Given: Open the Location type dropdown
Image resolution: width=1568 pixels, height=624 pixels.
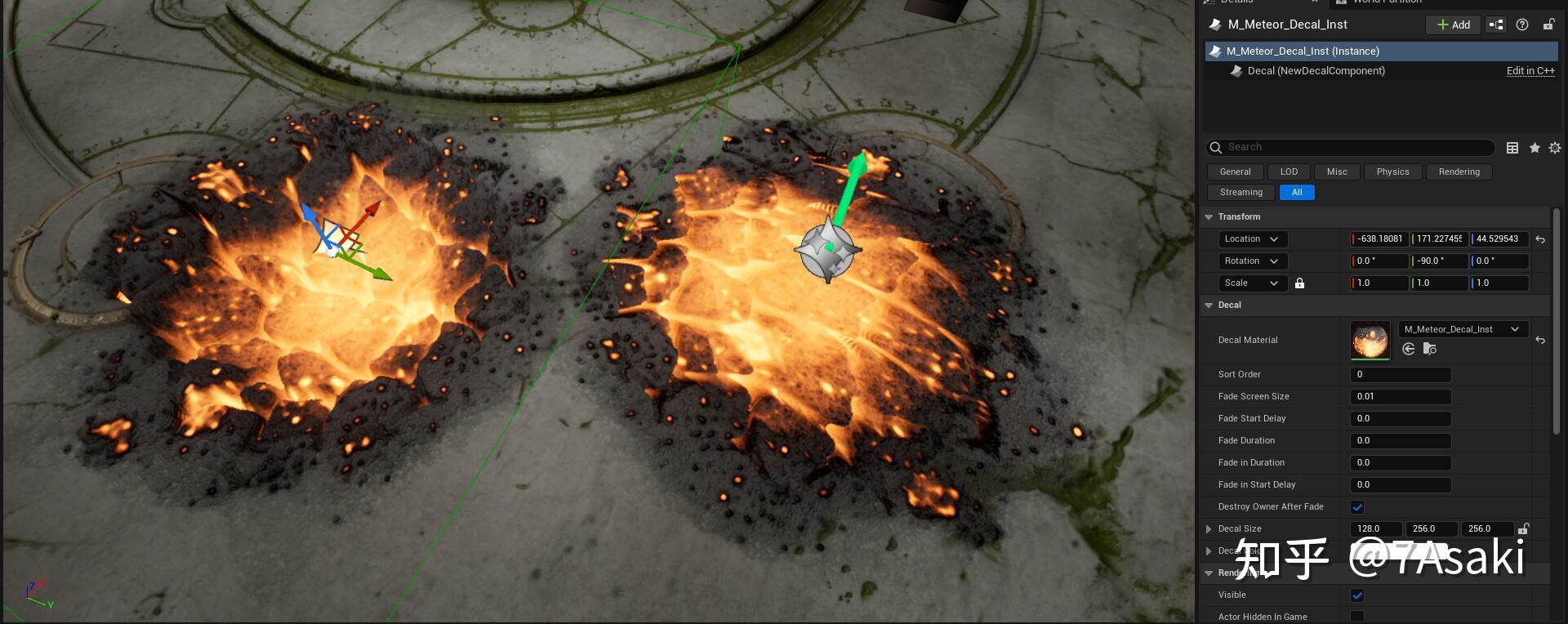Looking at the screenshot, I should pos(1252,238).
